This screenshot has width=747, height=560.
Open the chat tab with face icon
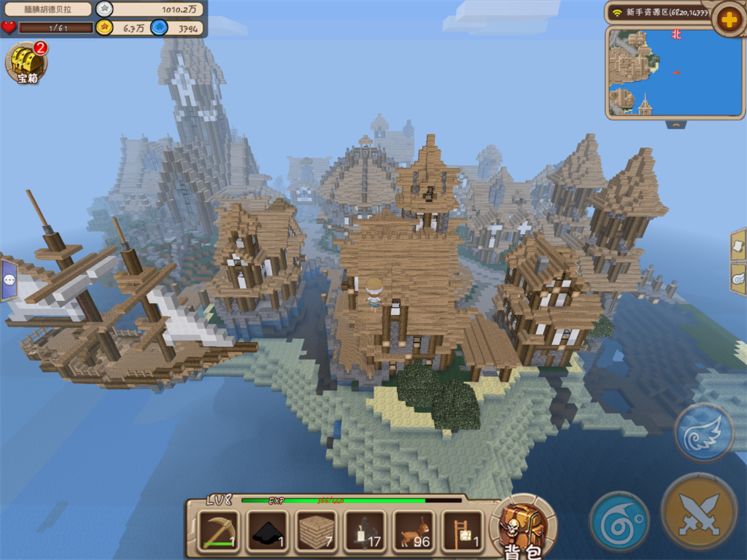coord(7,281)
